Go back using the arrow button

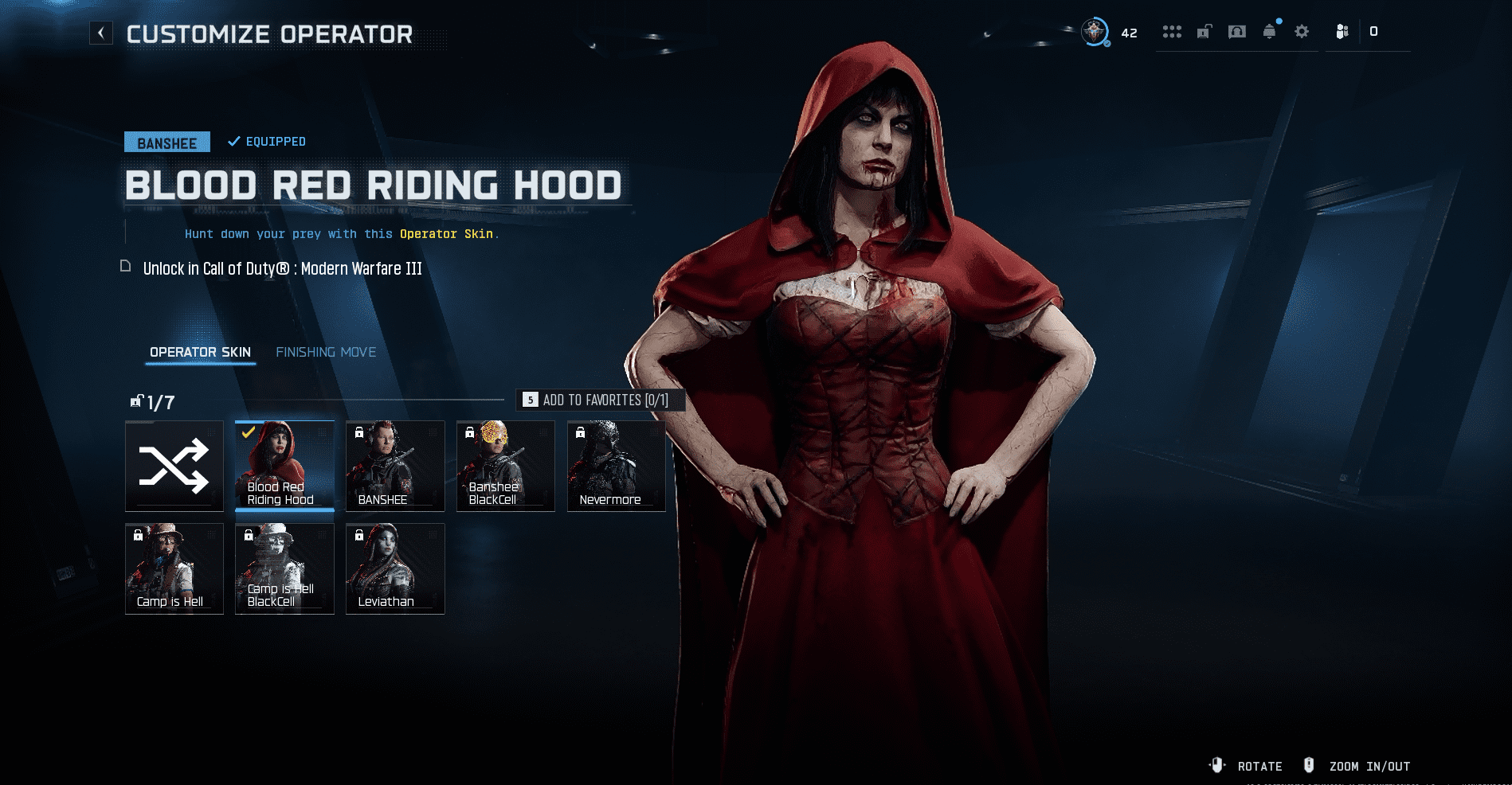[101, 33]
